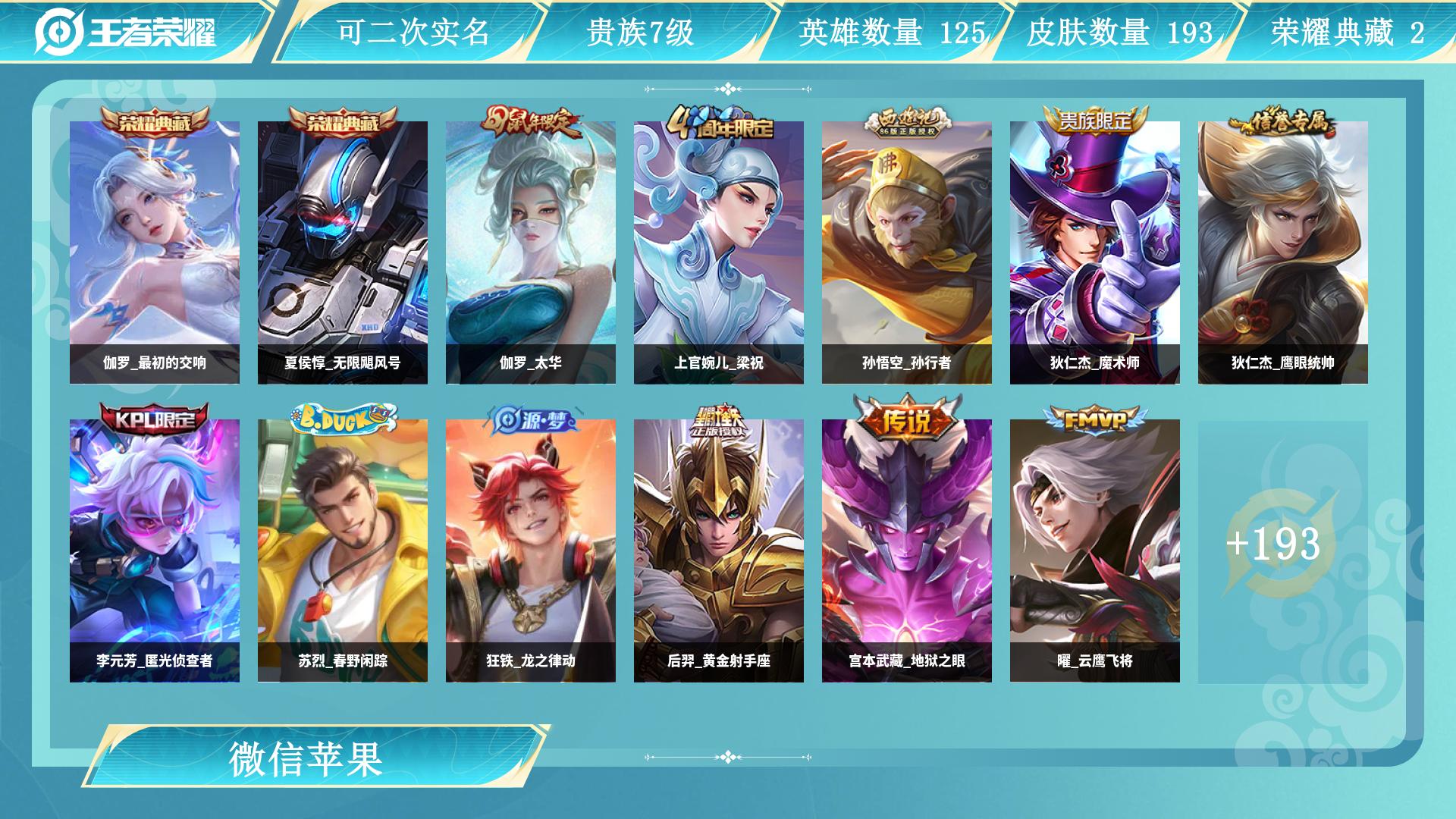Choose the 狂铁_龙之律动 skin card

tap(531, 550)
